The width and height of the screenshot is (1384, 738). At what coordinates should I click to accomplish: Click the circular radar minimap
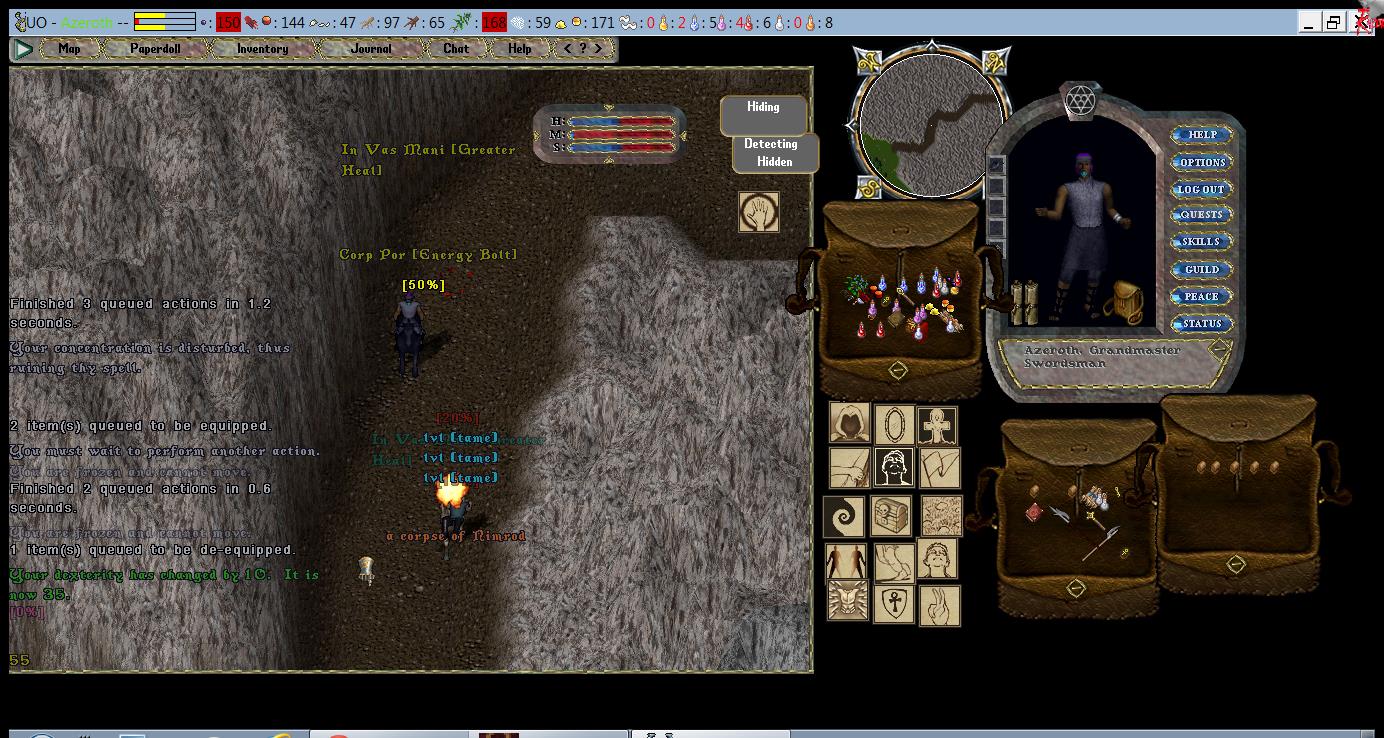click(931, 124)
